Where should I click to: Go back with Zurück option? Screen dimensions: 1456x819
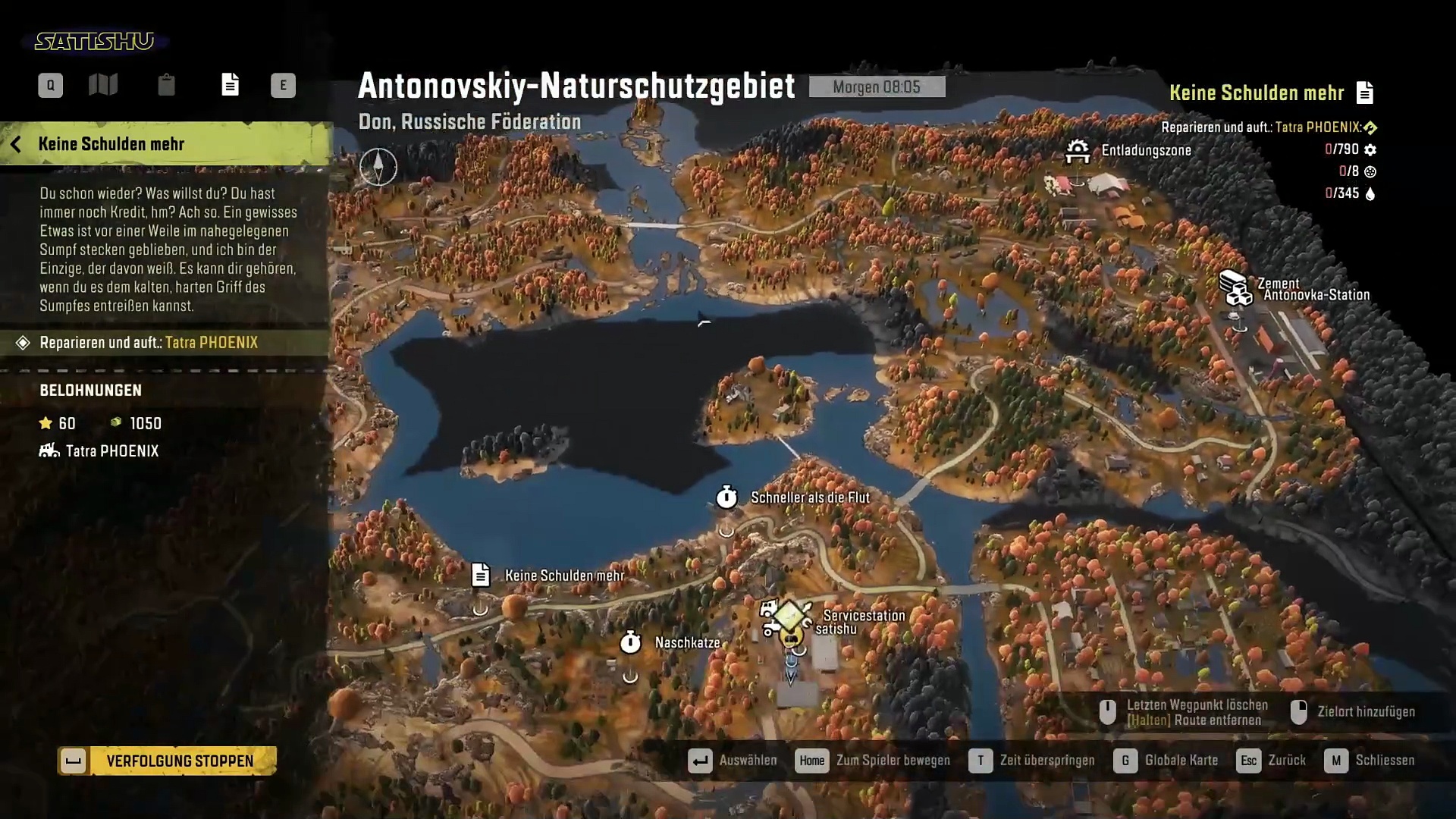click(1272, 761)
